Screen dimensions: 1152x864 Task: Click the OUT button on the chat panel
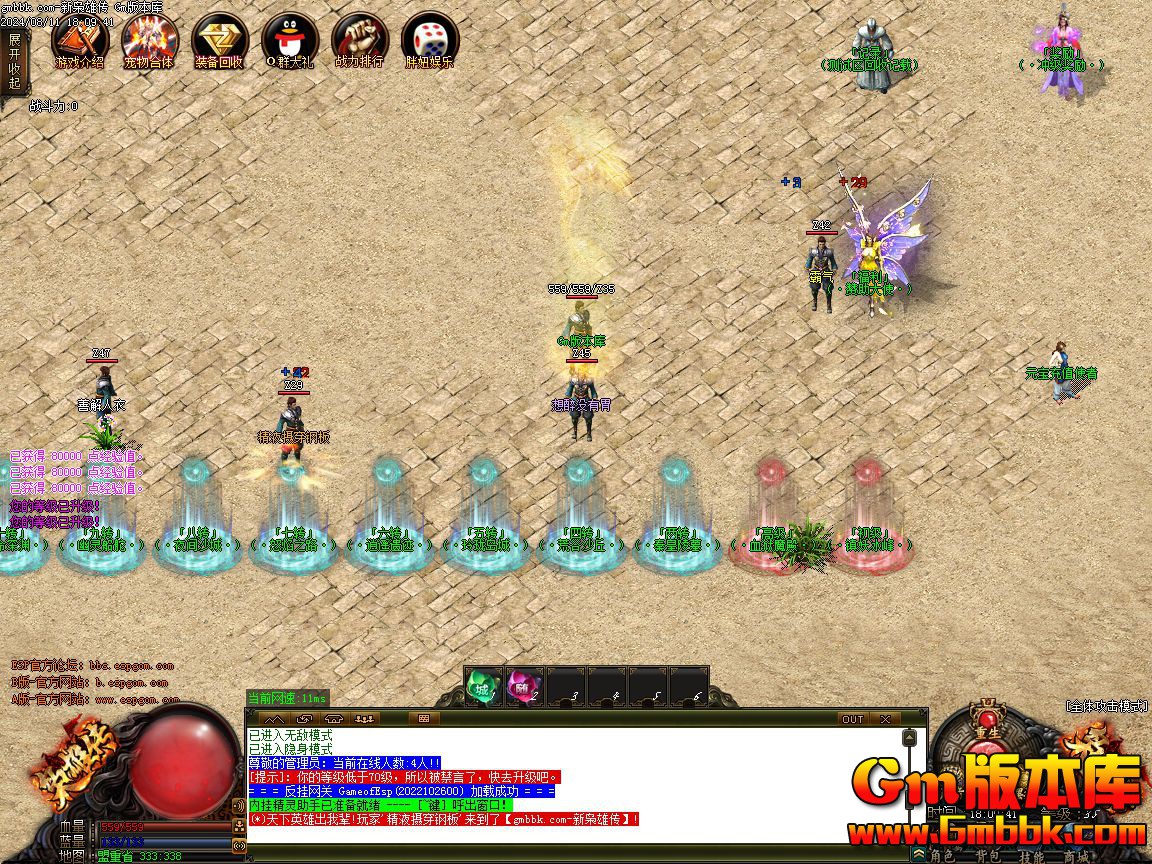[x=853, y=719]
